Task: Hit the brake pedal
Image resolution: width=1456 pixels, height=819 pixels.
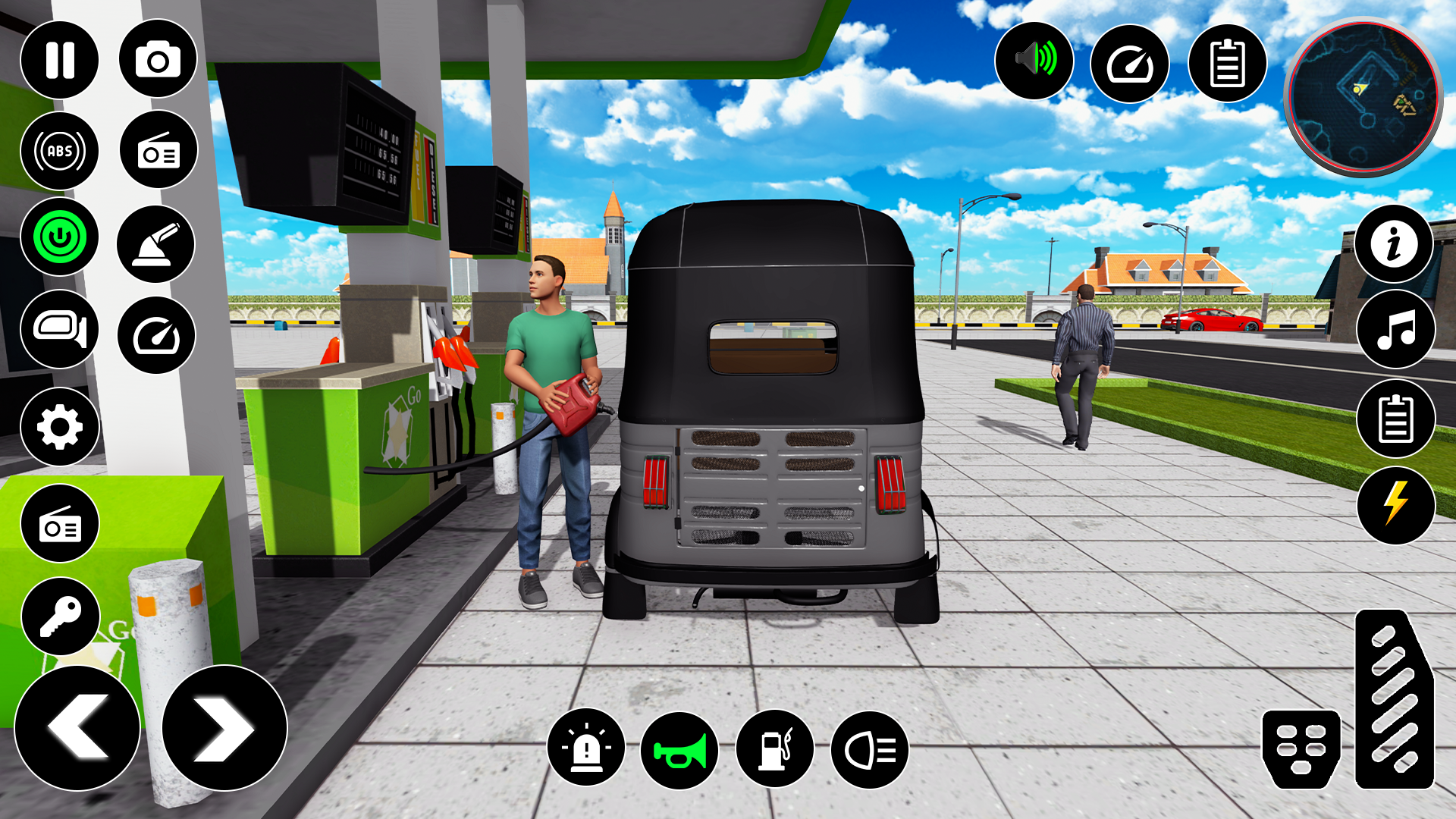Action: pyautogui.click(x=1301, y=748)
